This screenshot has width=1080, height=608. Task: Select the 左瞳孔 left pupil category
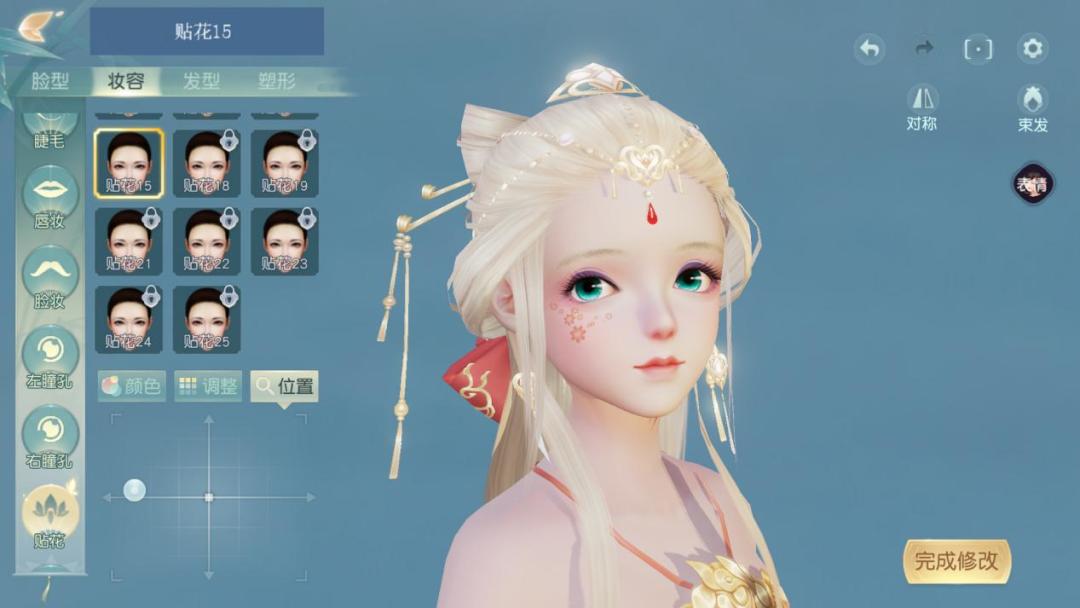pyautogui.click(x=50, y=356)
